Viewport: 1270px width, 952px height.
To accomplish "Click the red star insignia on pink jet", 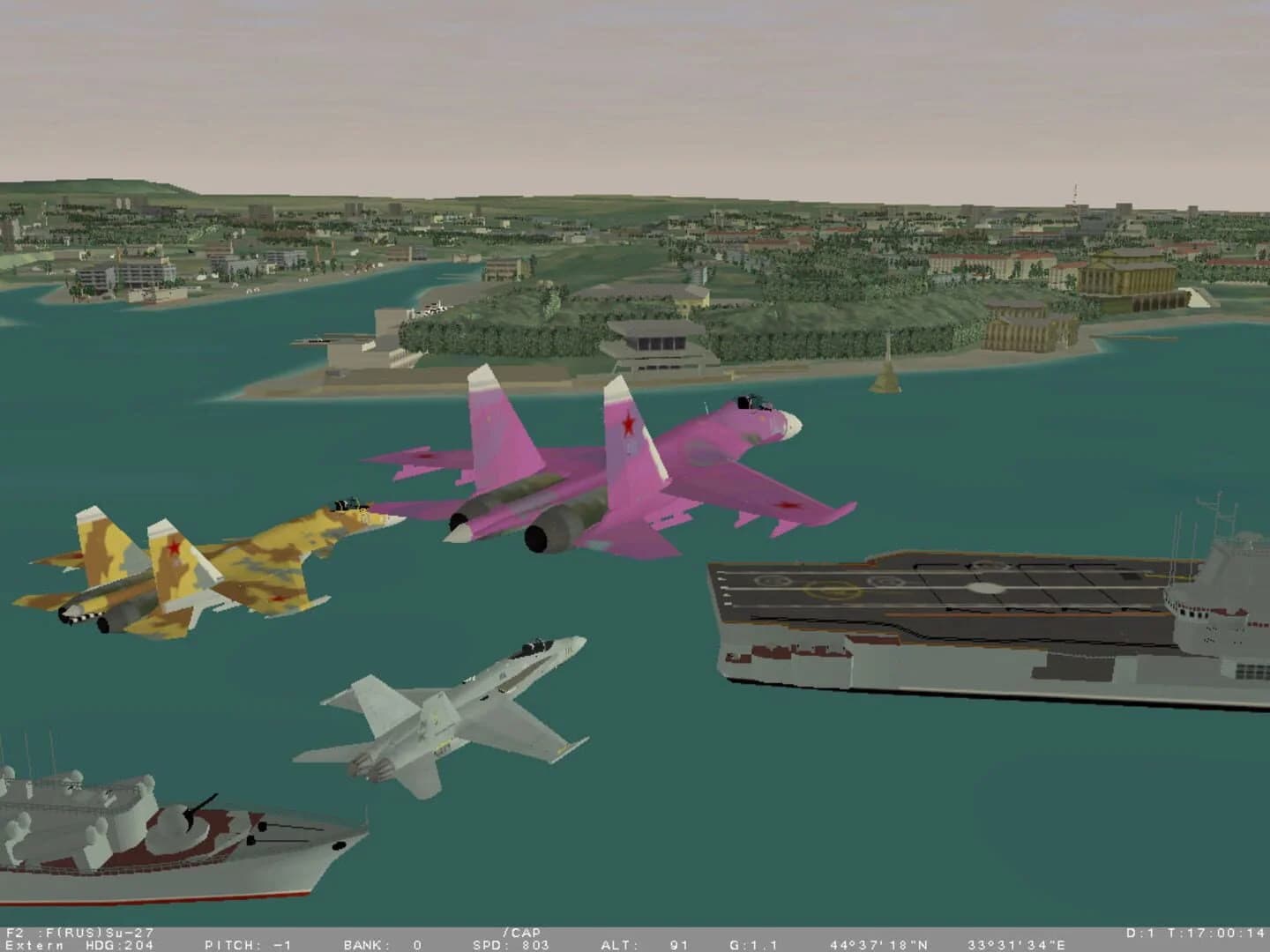I will (x=629, y=422).
